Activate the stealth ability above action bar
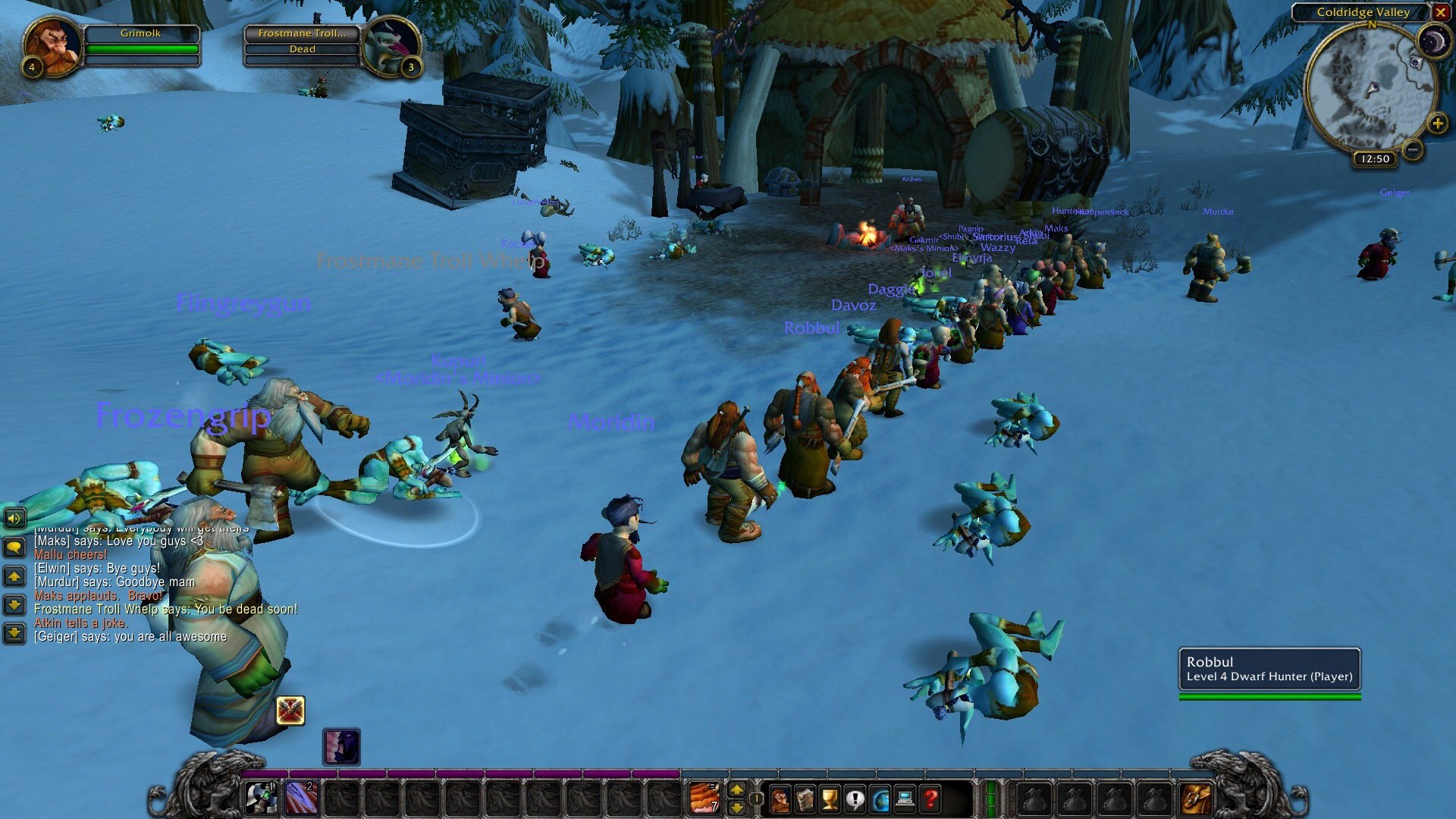The image size is (1456, 819). pos(341,747)
